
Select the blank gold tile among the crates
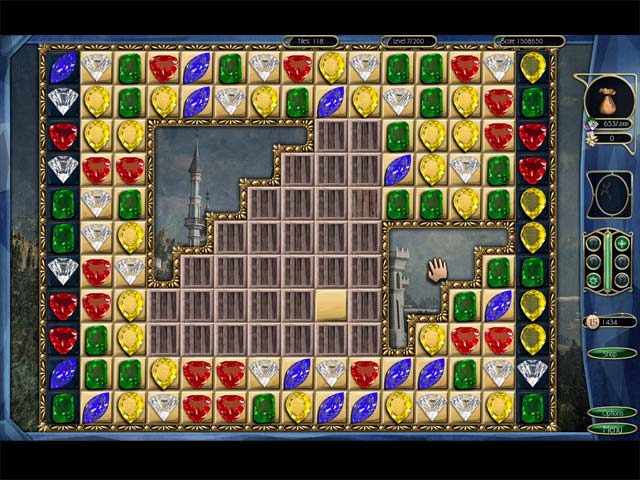331,304
